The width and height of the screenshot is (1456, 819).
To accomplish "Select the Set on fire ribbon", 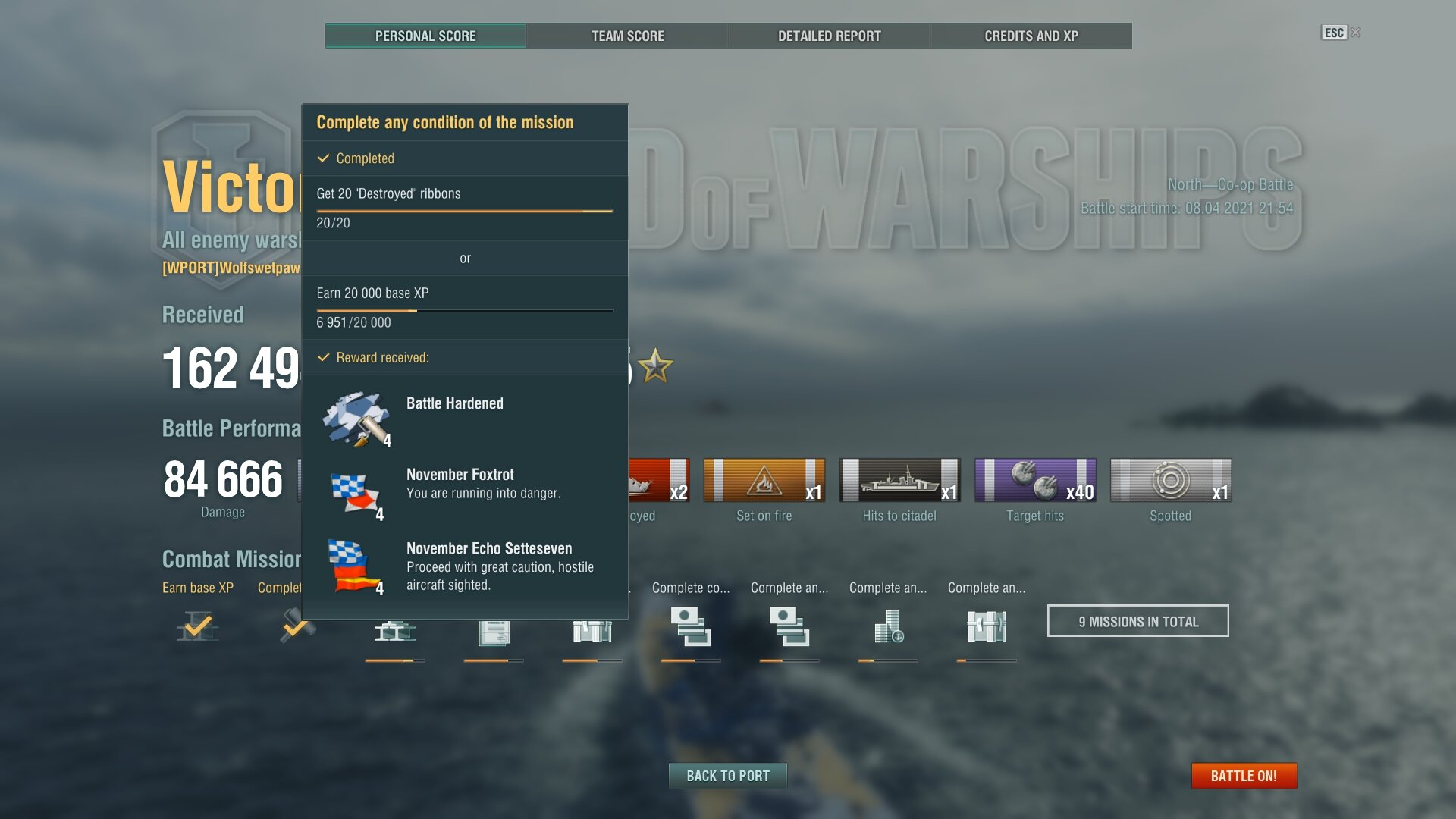I will click(x=764, y=480).
